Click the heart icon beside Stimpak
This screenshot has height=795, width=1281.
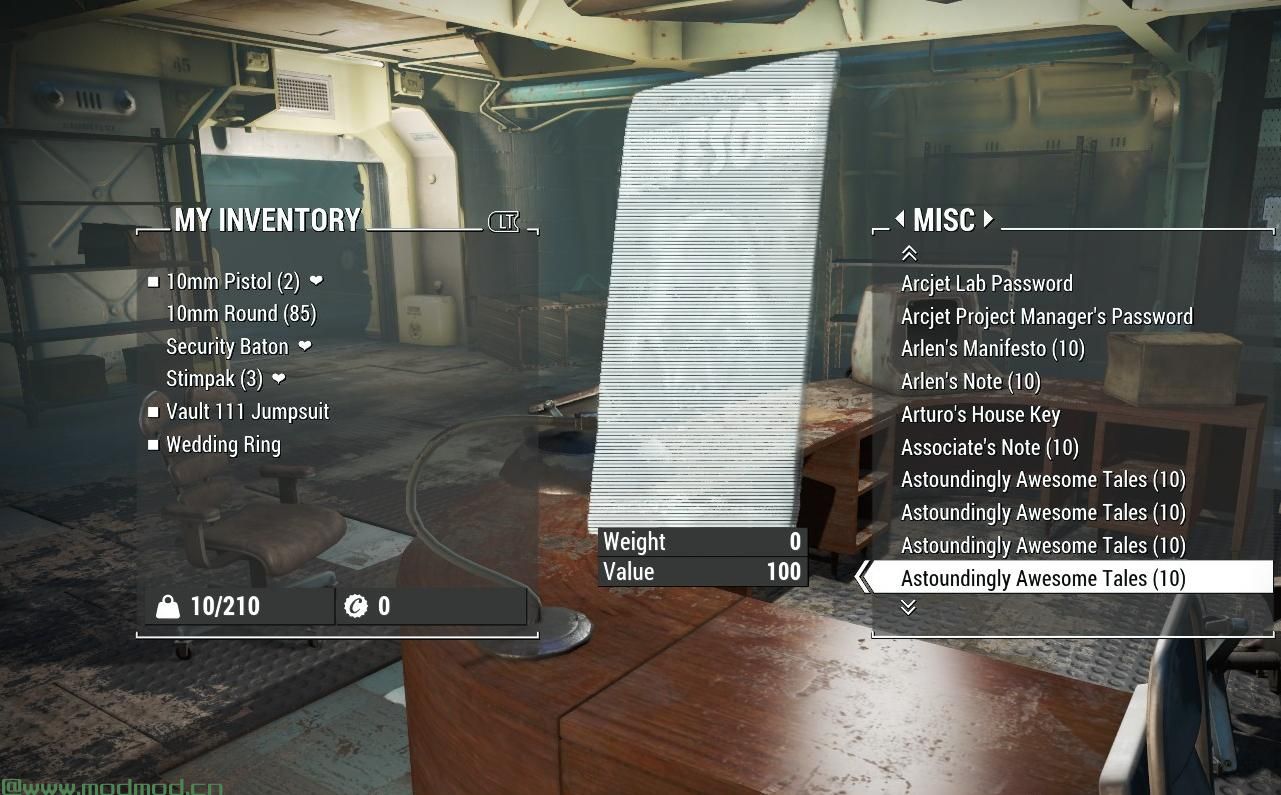277,379
